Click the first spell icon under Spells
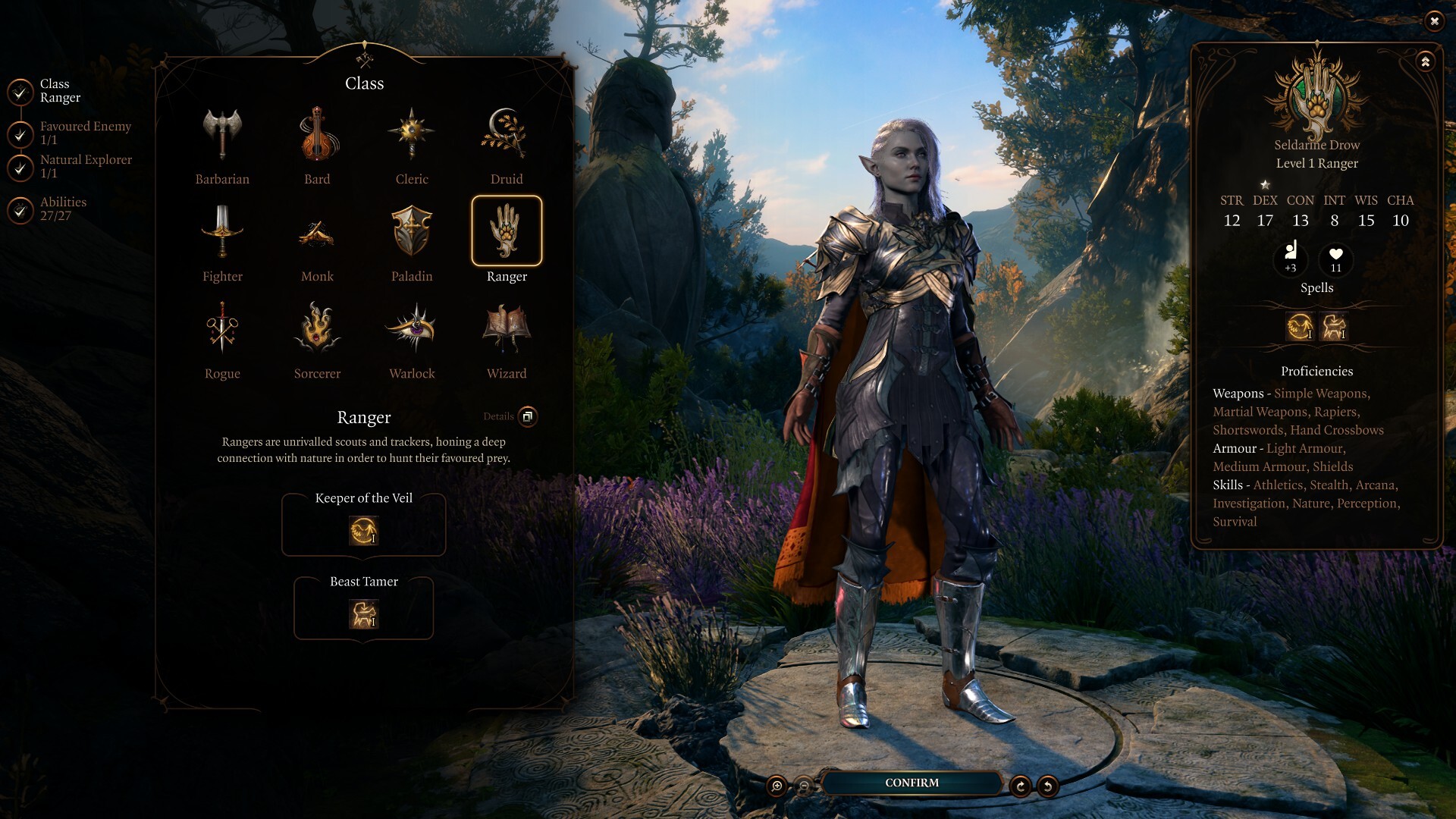Screen dimensions: 1456x819 [1298, 326]
